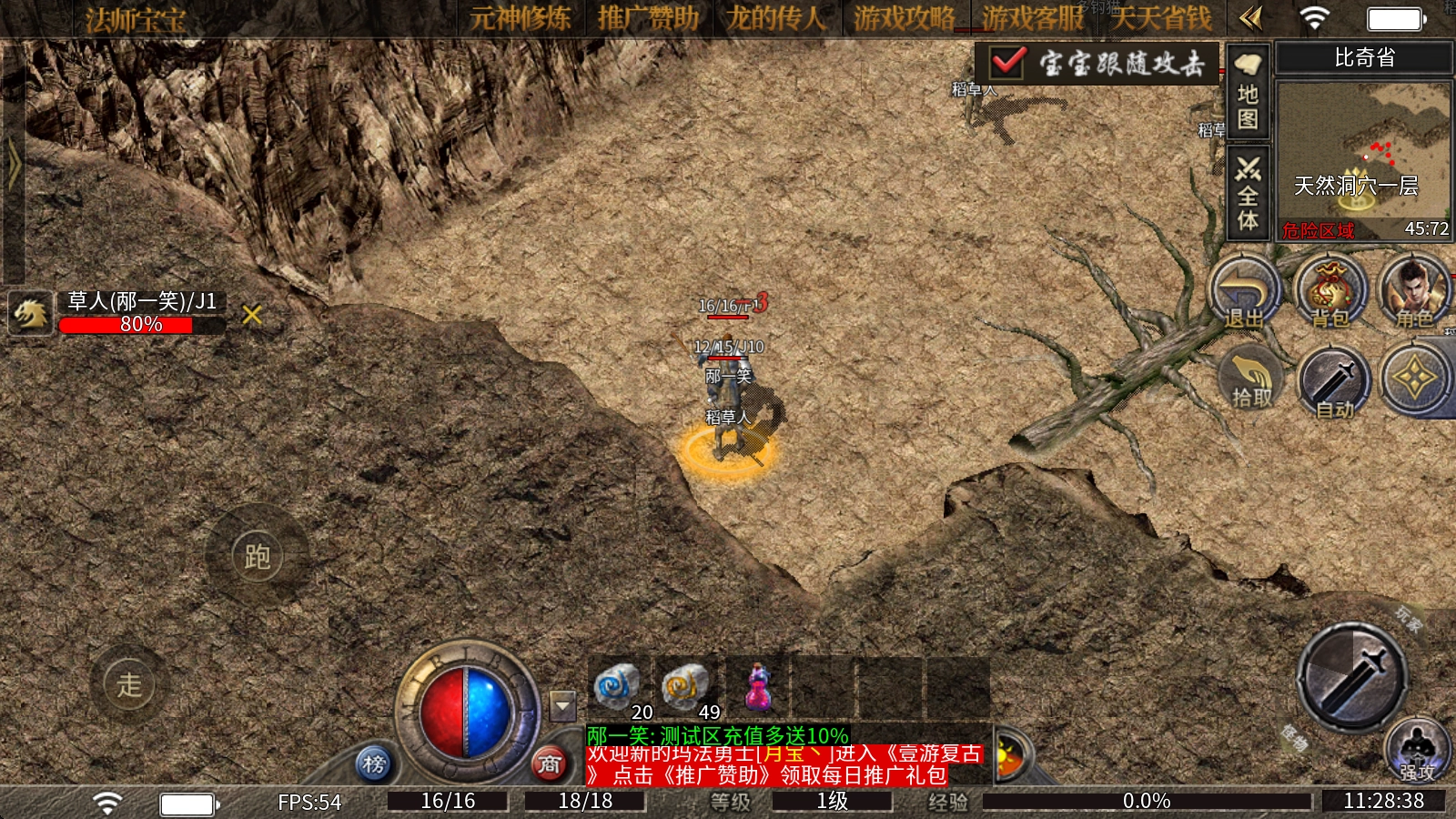Image resolution: width=1456 pixels, height=819 pixels.
Task: Open the 元神修炼 menu
Action: point(521,18)
